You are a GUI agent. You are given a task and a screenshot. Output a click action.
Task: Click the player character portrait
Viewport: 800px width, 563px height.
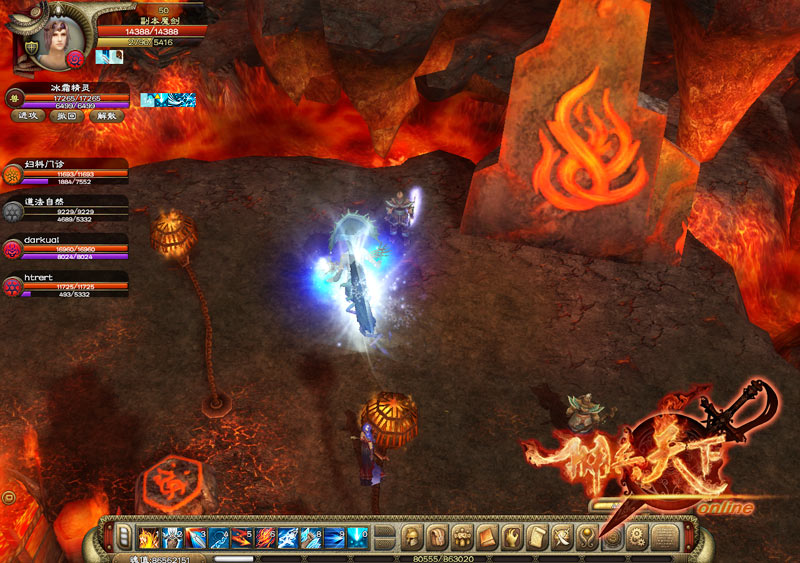coord(45,38)
